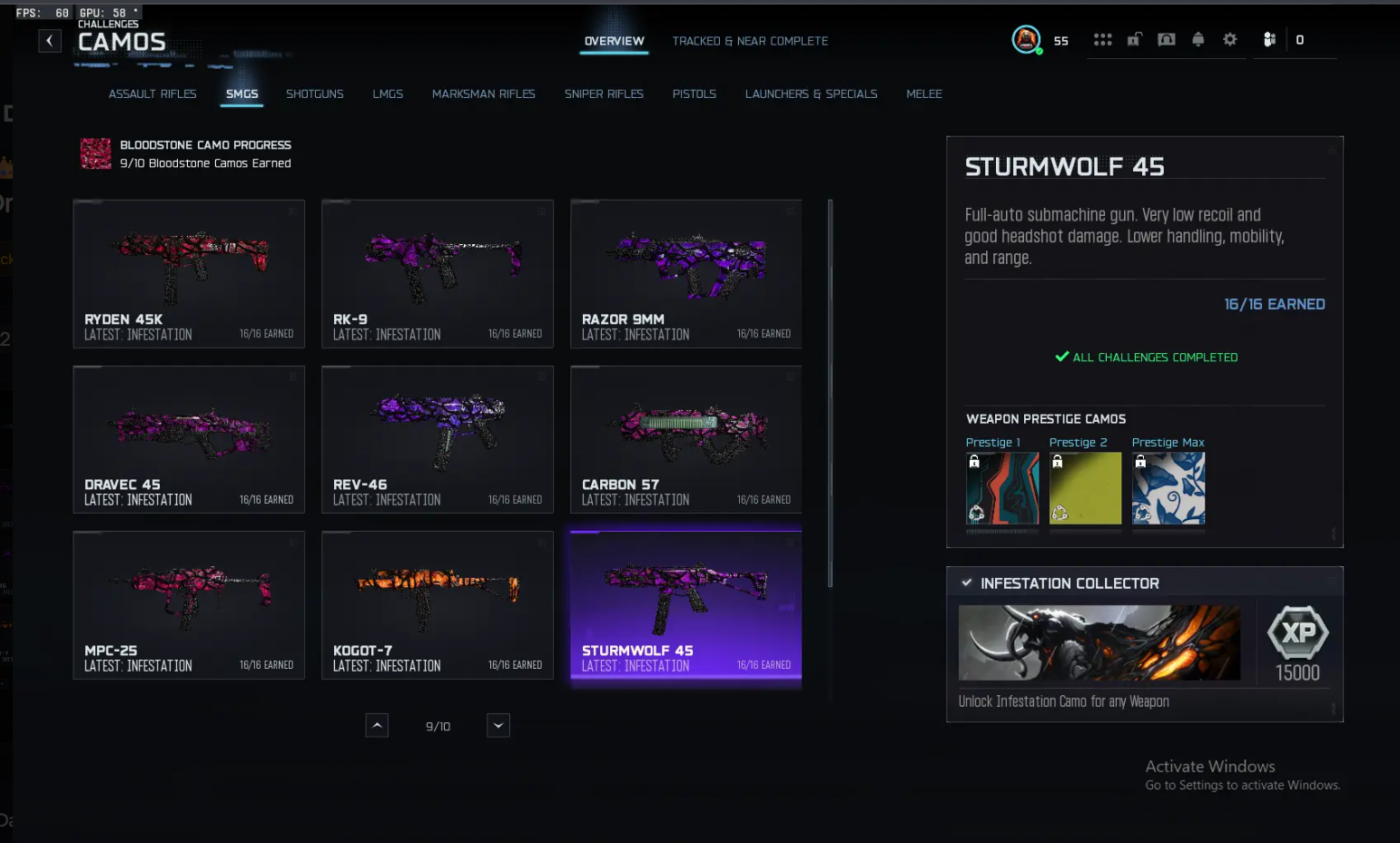
Task: Open the player profile avatar showing level 55
Action: [1026, 40]
